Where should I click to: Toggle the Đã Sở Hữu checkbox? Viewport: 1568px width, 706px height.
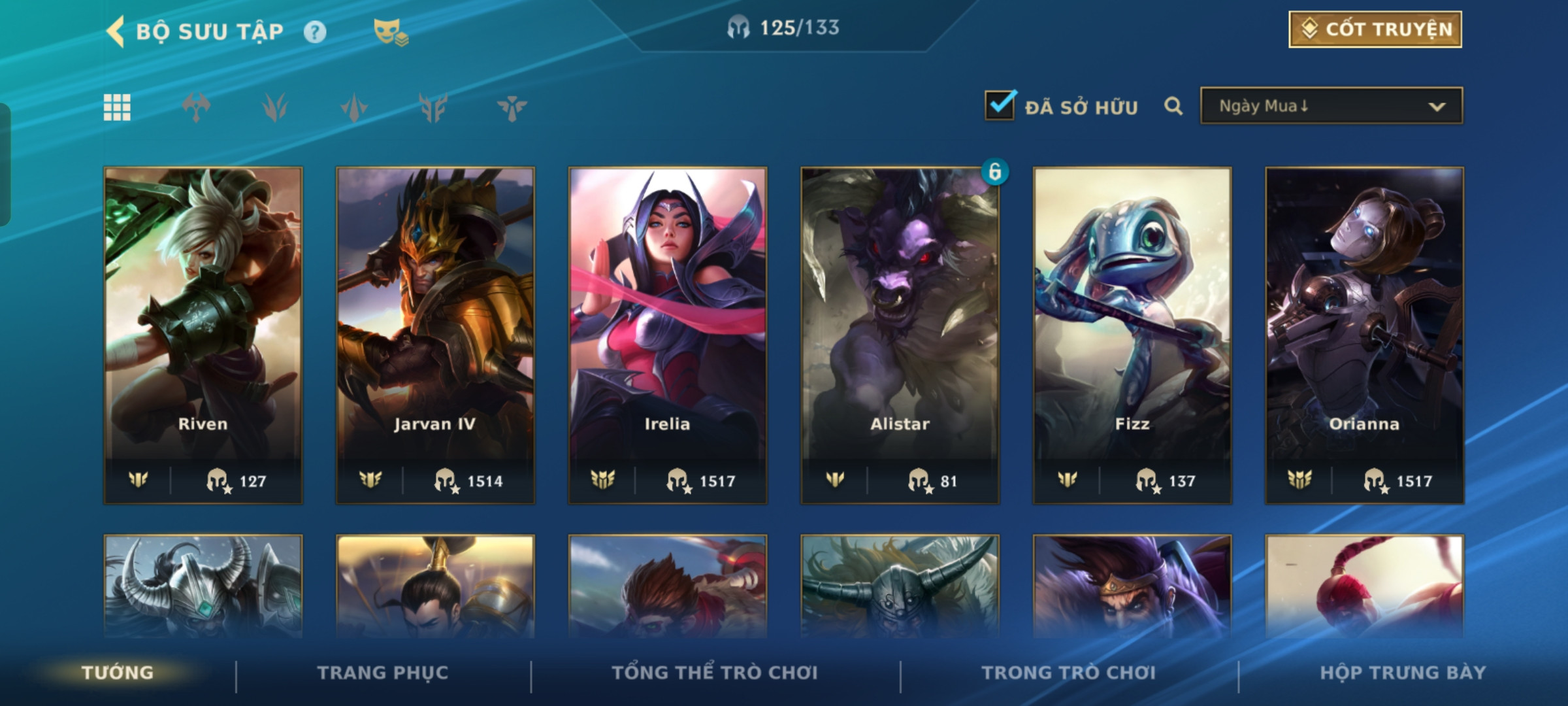[1000, 105]
